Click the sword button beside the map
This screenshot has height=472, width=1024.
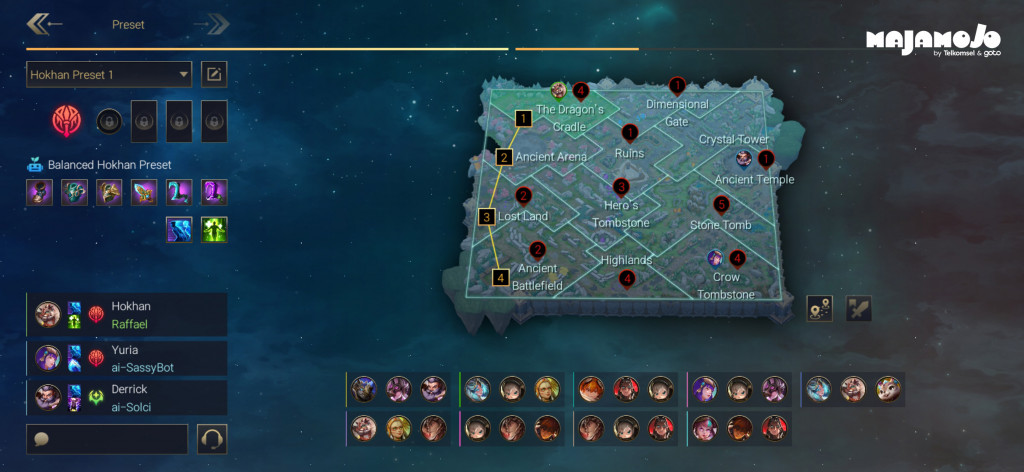click(x=859, y=308)
